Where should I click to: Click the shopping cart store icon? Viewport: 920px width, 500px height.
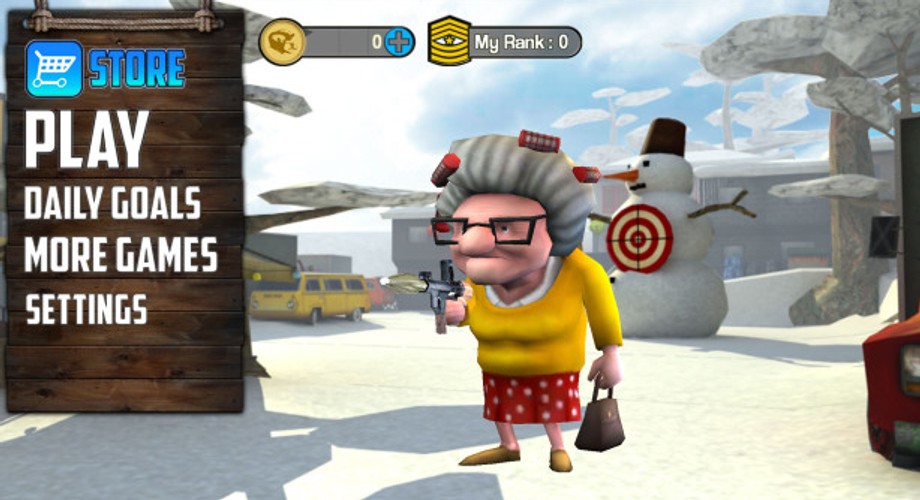54,68
